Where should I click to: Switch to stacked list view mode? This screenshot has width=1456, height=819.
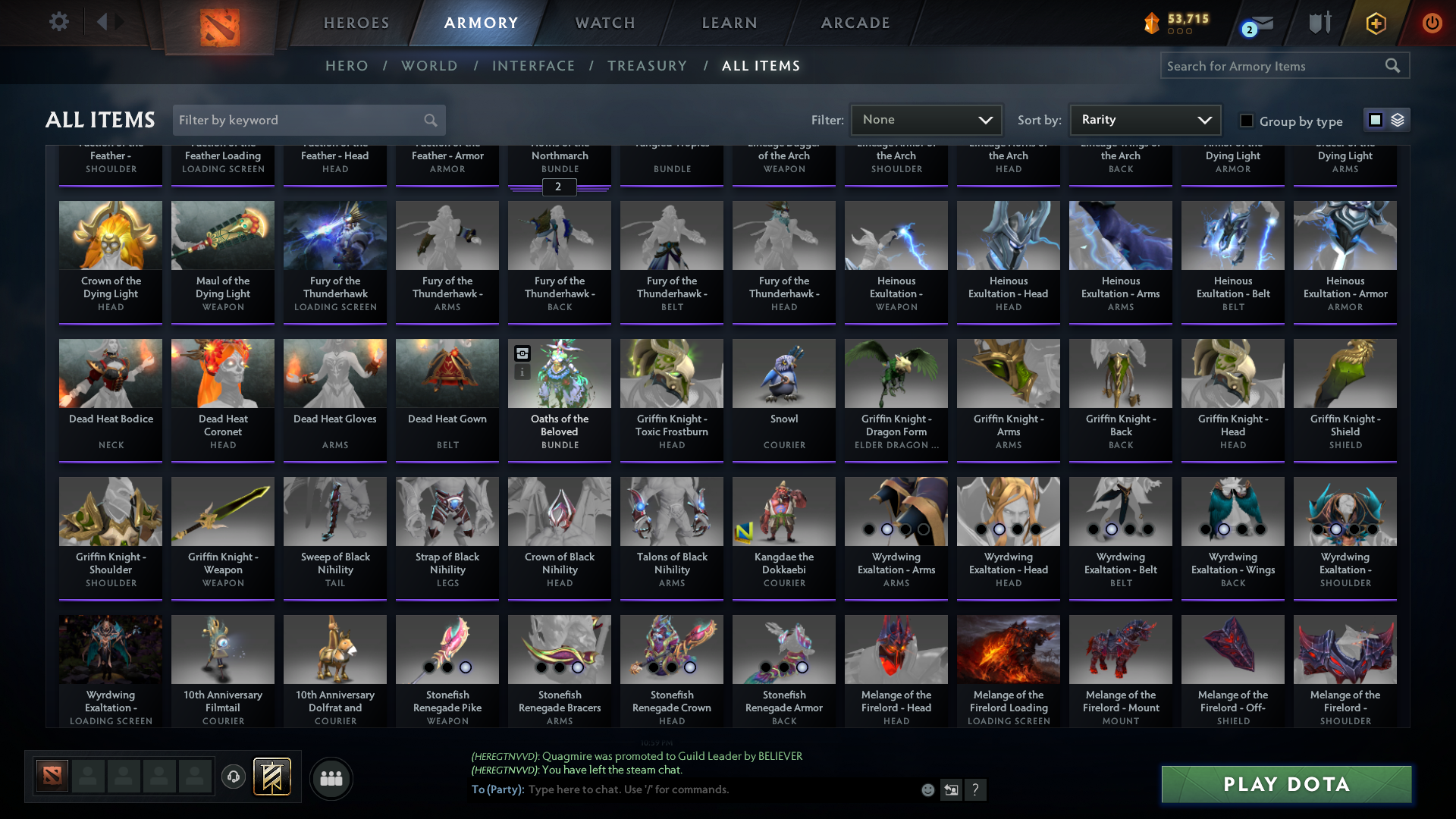point(1398,120)
